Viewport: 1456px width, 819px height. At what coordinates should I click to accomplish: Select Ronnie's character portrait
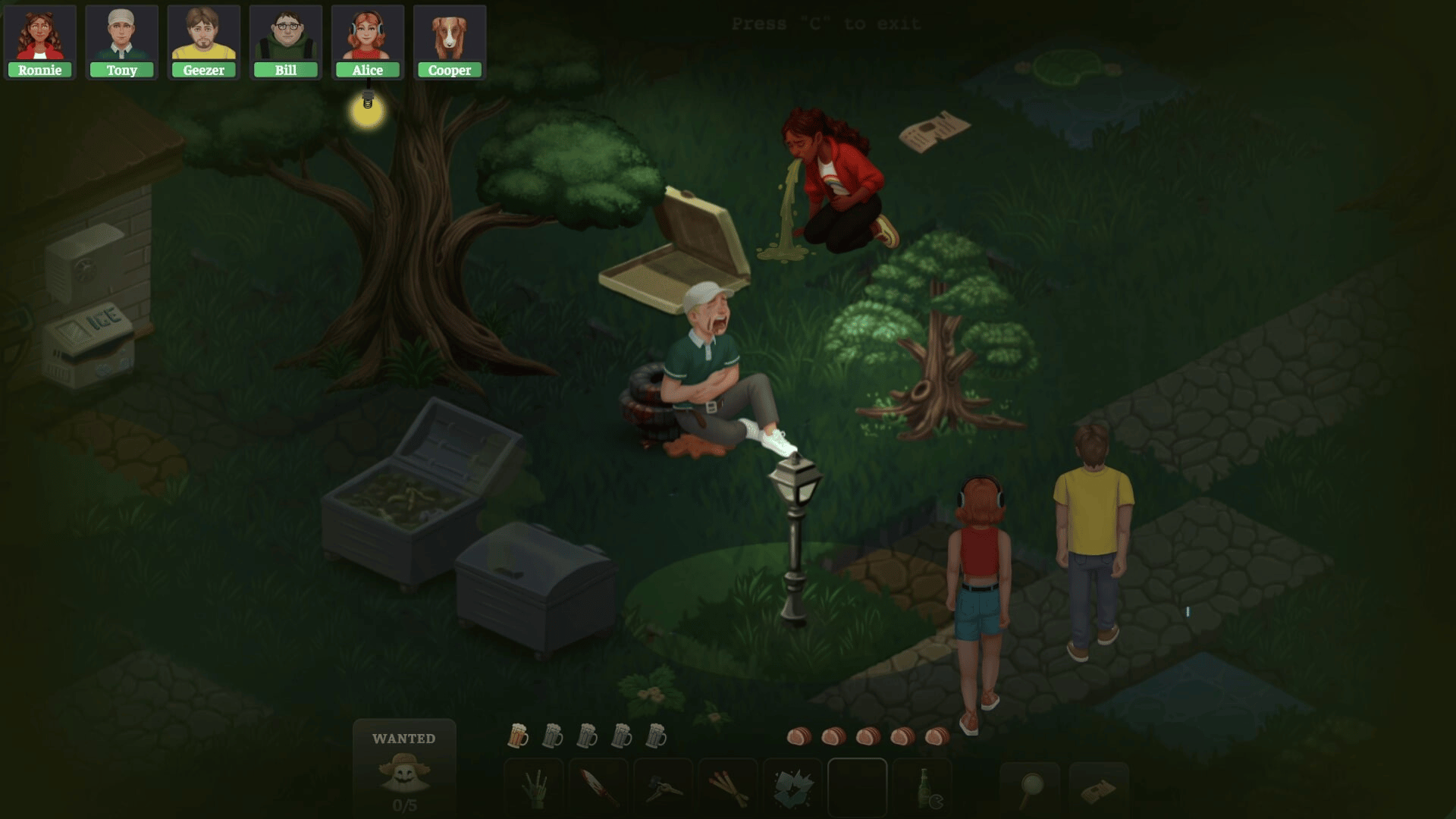[39, 42]
